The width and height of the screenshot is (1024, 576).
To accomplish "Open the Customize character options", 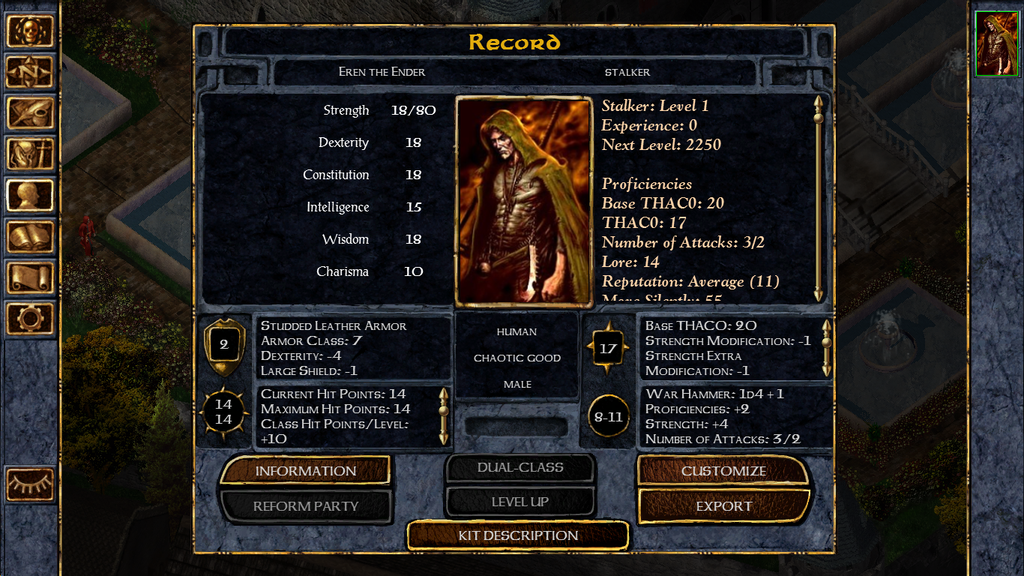I will pyautogui.click(x=723, y=471).
